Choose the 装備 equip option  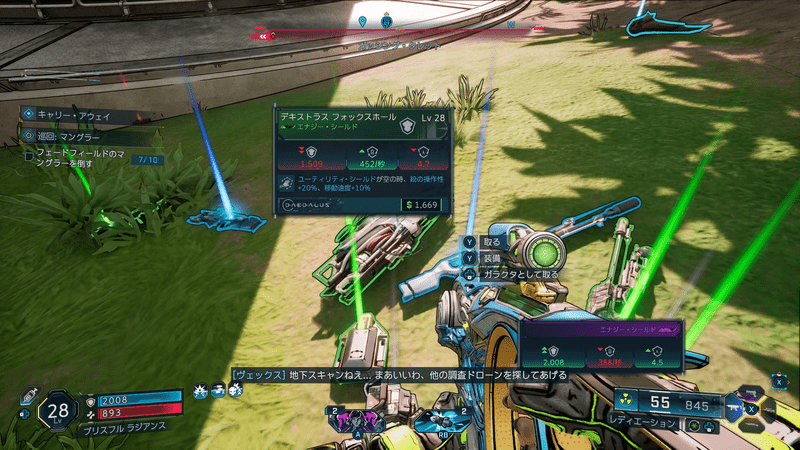coord(490,257)
